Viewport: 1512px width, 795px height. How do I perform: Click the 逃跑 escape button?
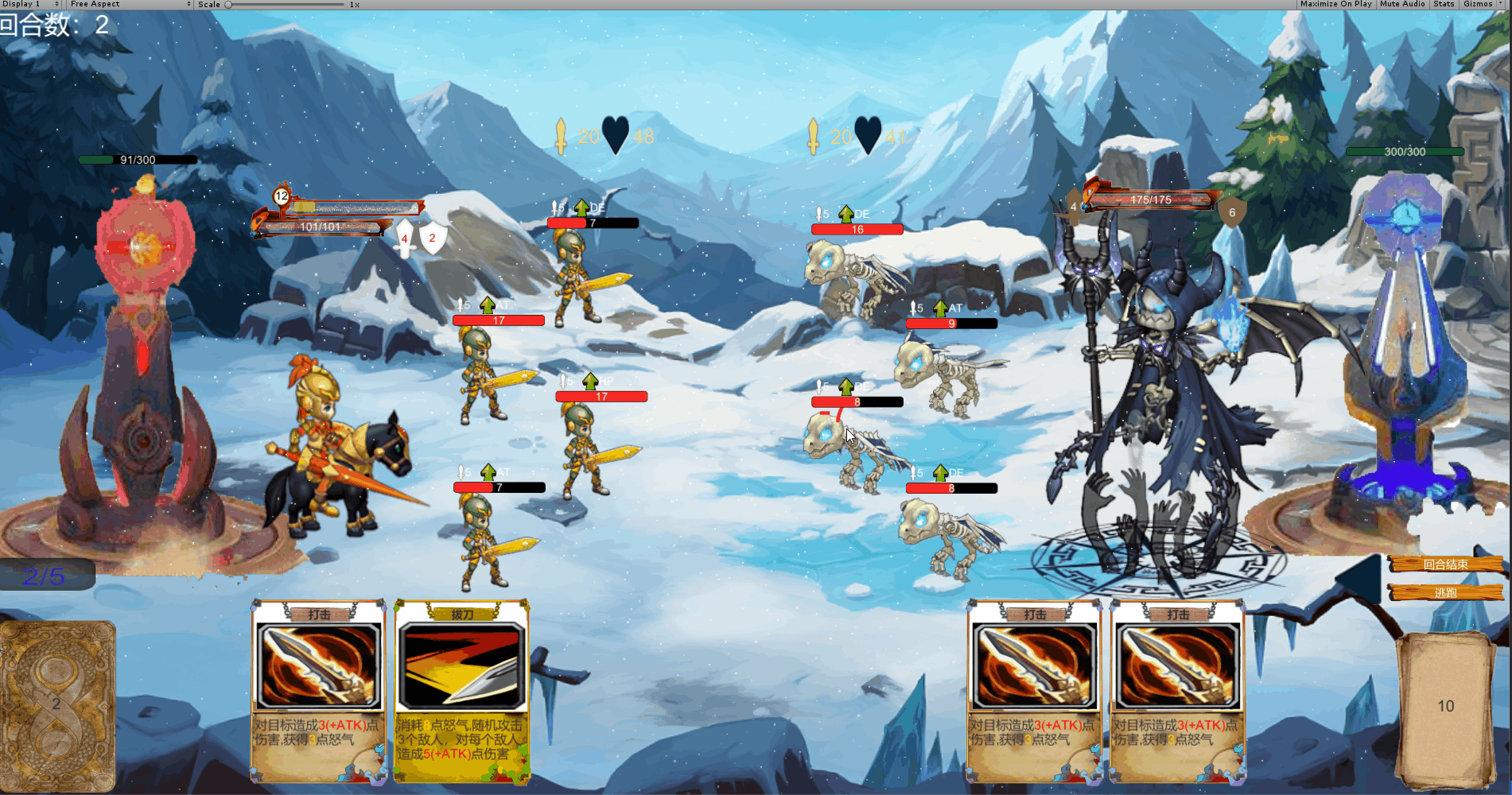tap(1445, 592)
